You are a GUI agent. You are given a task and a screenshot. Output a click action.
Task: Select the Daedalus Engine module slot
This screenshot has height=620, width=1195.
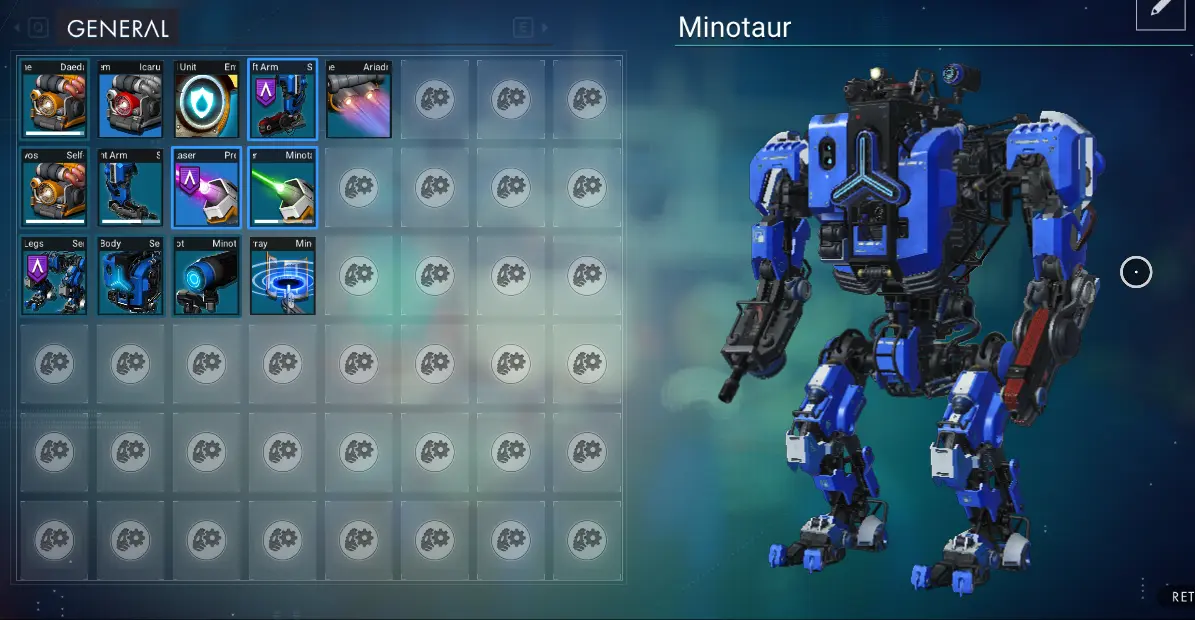[x=55, y=99]
